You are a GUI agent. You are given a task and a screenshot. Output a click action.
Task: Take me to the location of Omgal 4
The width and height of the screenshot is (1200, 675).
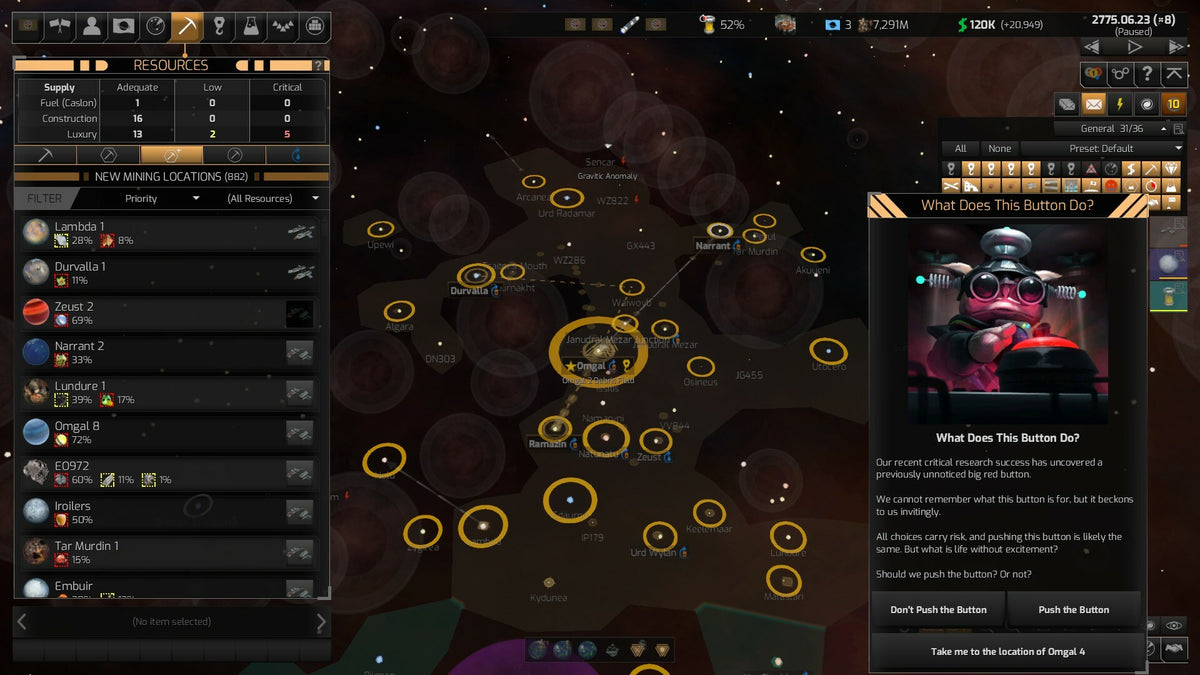click(x=1007, y=651)
